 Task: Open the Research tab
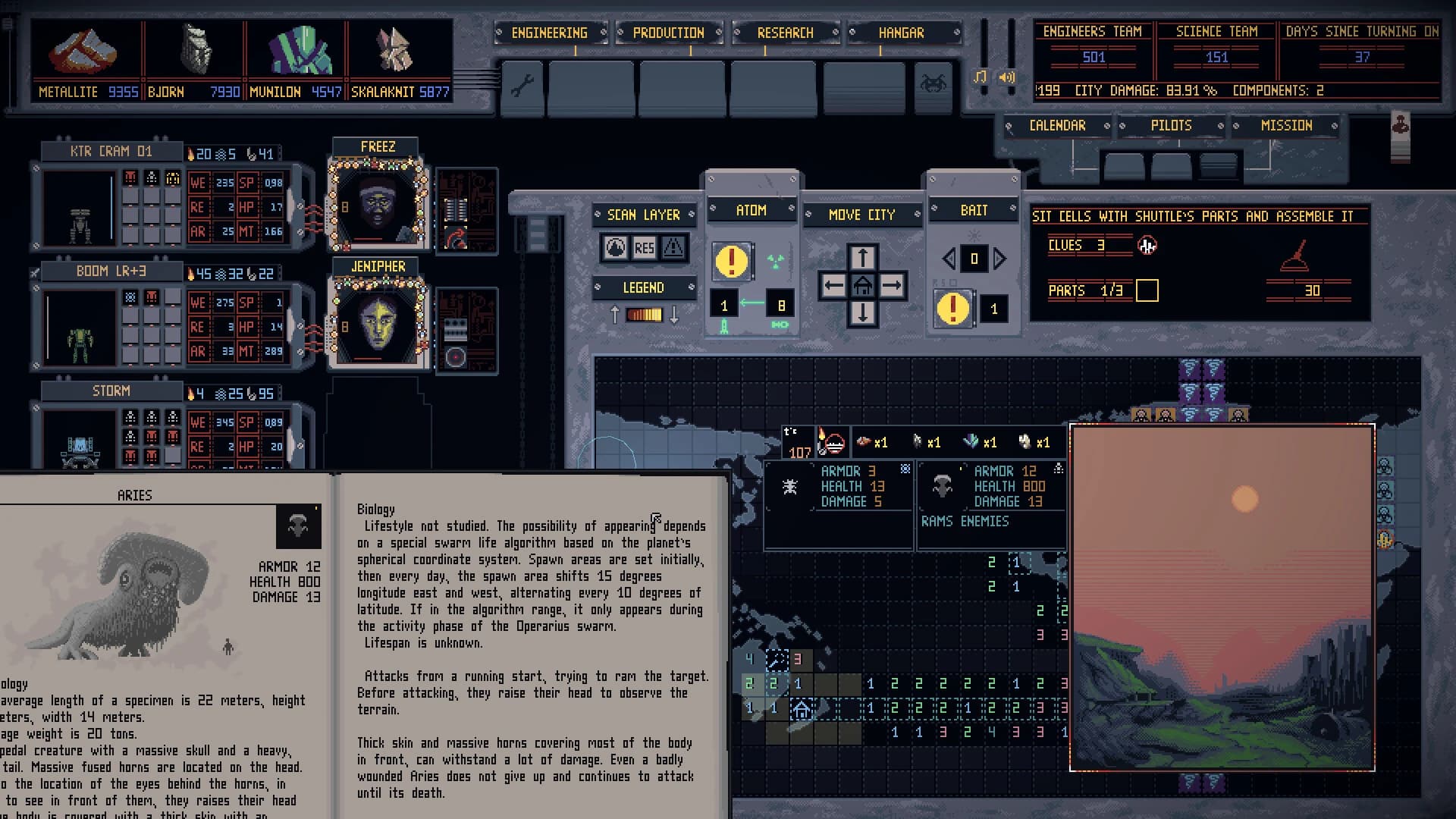tap(785, 33)
